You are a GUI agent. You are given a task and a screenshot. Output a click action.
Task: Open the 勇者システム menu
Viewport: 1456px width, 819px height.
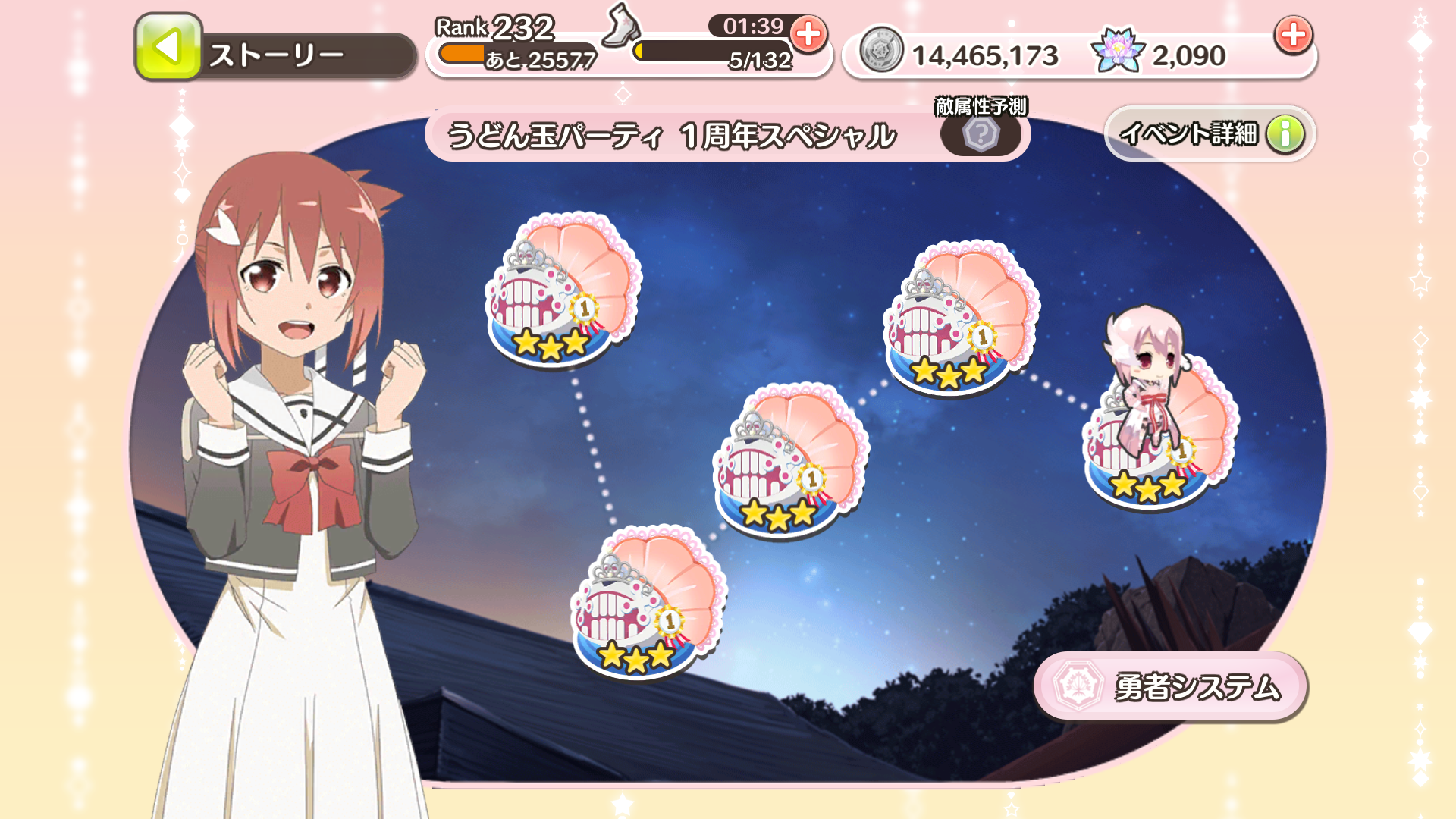[1171, 686]
